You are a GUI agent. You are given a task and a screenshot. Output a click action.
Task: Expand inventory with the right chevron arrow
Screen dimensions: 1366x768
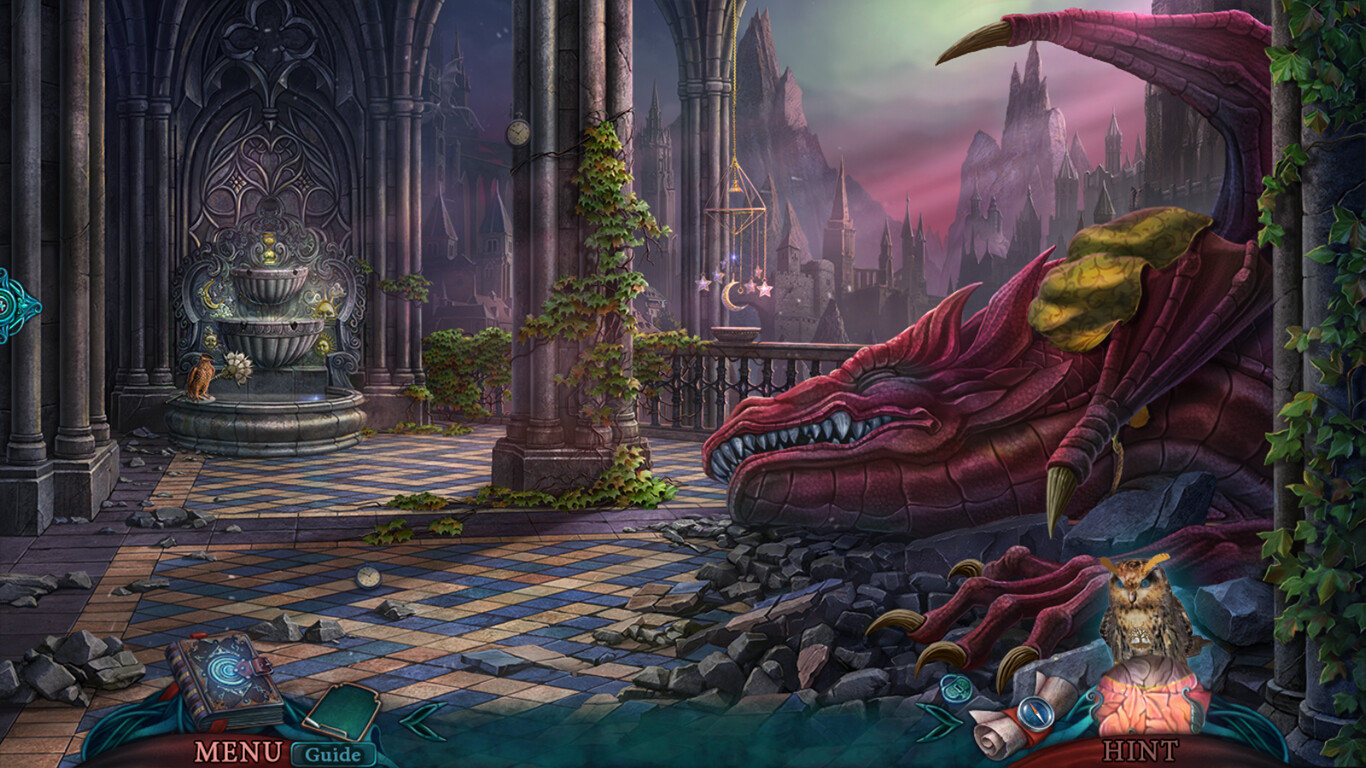[938, 722]
